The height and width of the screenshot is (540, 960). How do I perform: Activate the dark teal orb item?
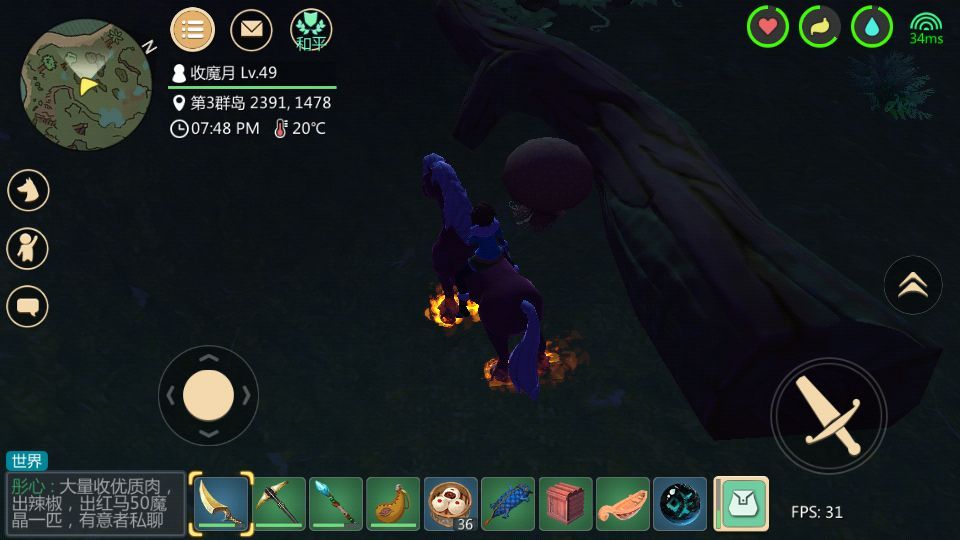pos(680,503)
